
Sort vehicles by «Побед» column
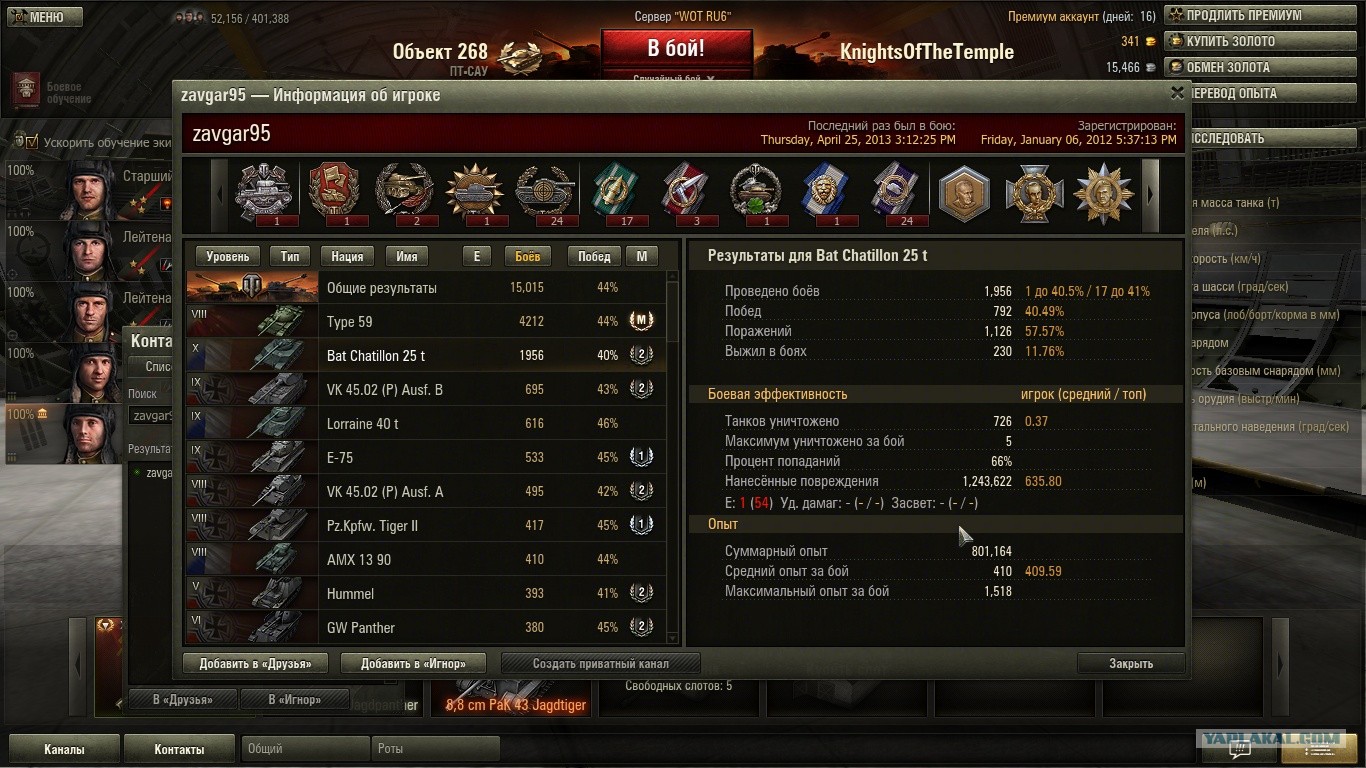pyautogui.click(x=594, y=257)
